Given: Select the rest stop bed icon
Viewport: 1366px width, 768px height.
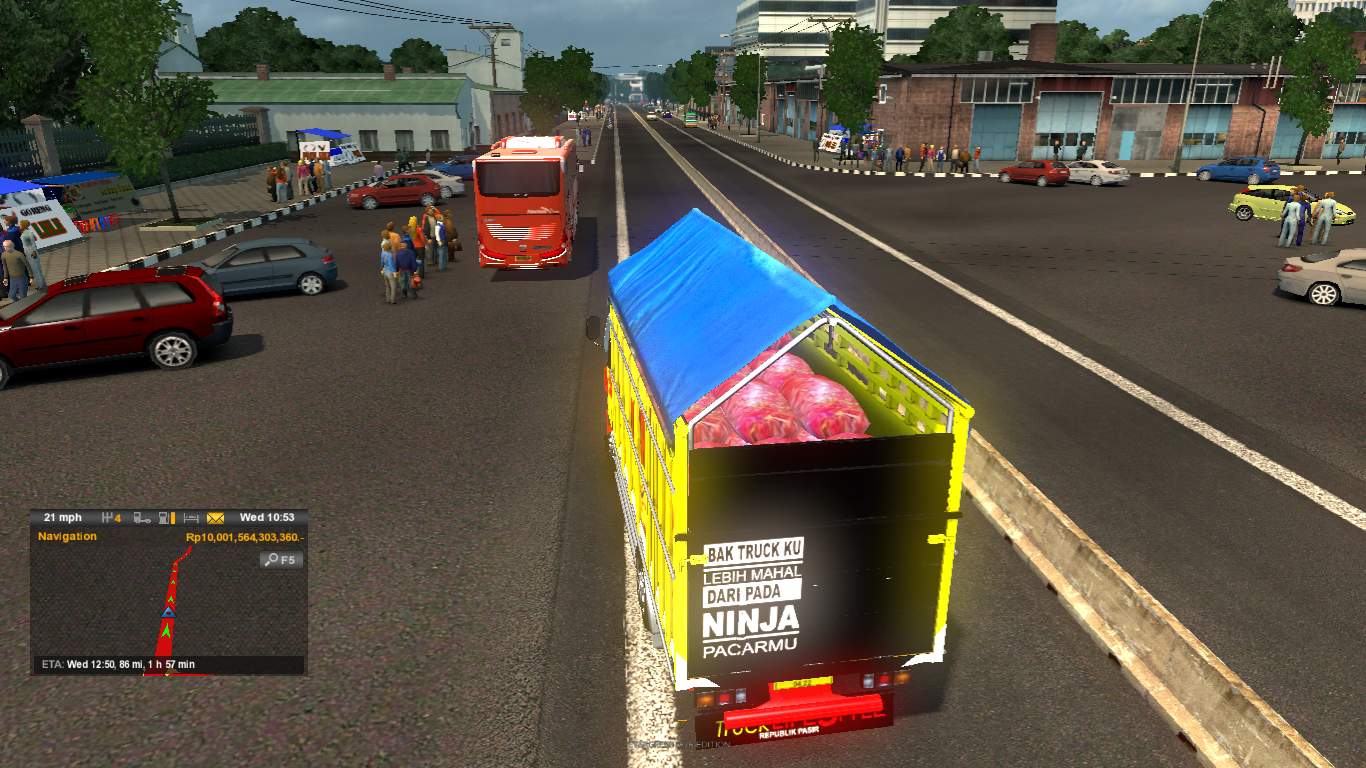Looking at the screenshot, I should (x=191, y=517).
